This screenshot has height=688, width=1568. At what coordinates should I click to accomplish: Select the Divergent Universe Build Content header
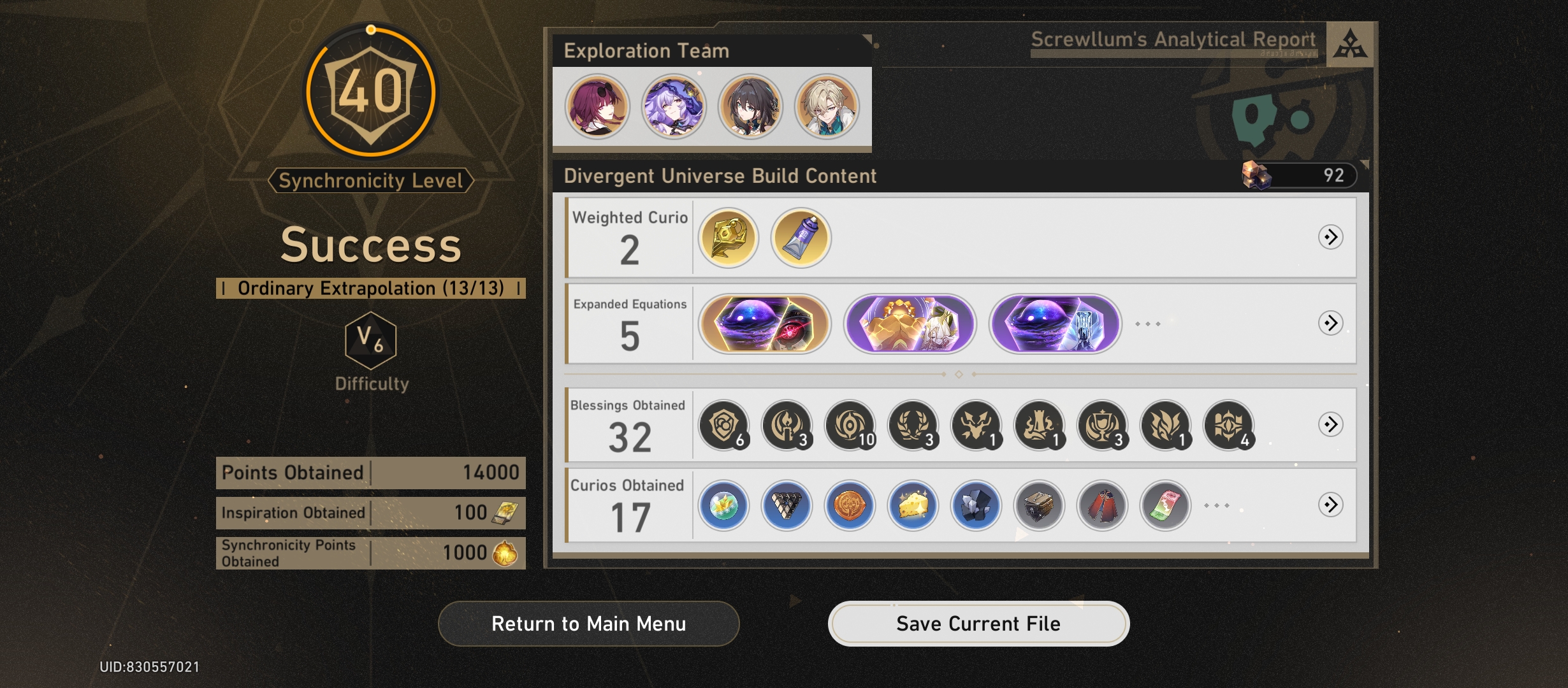point(719,176)
